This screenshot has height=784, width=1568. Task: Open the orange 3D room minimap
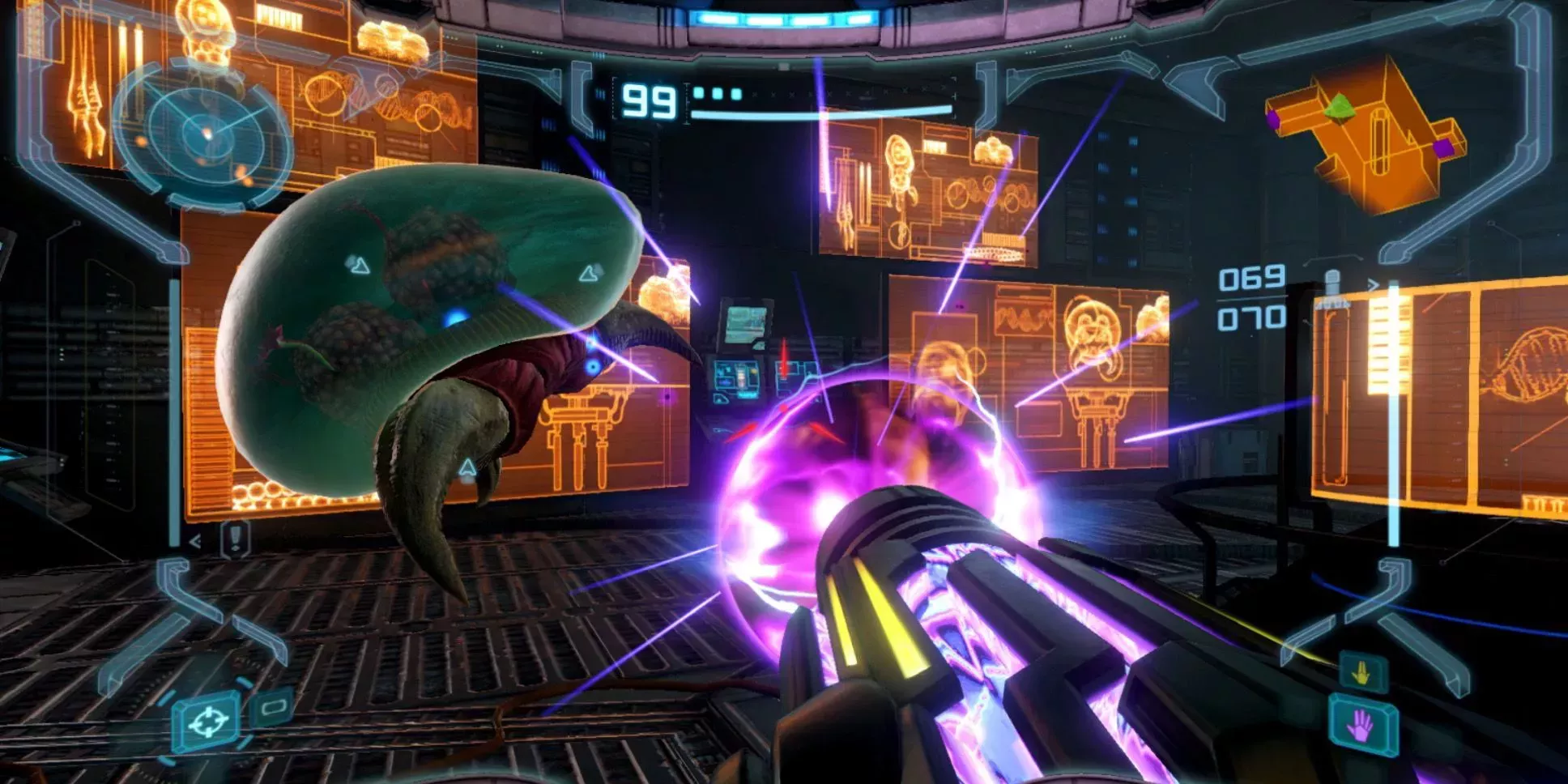pos(1367,132)
